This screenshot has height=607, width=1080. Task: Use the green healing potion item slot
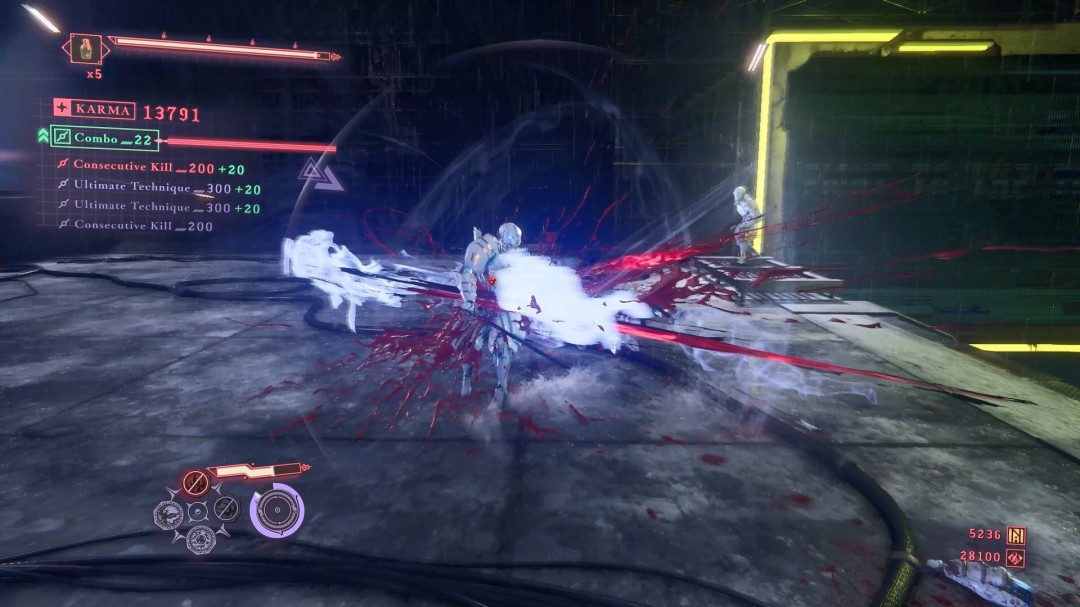tap(86, 48)
